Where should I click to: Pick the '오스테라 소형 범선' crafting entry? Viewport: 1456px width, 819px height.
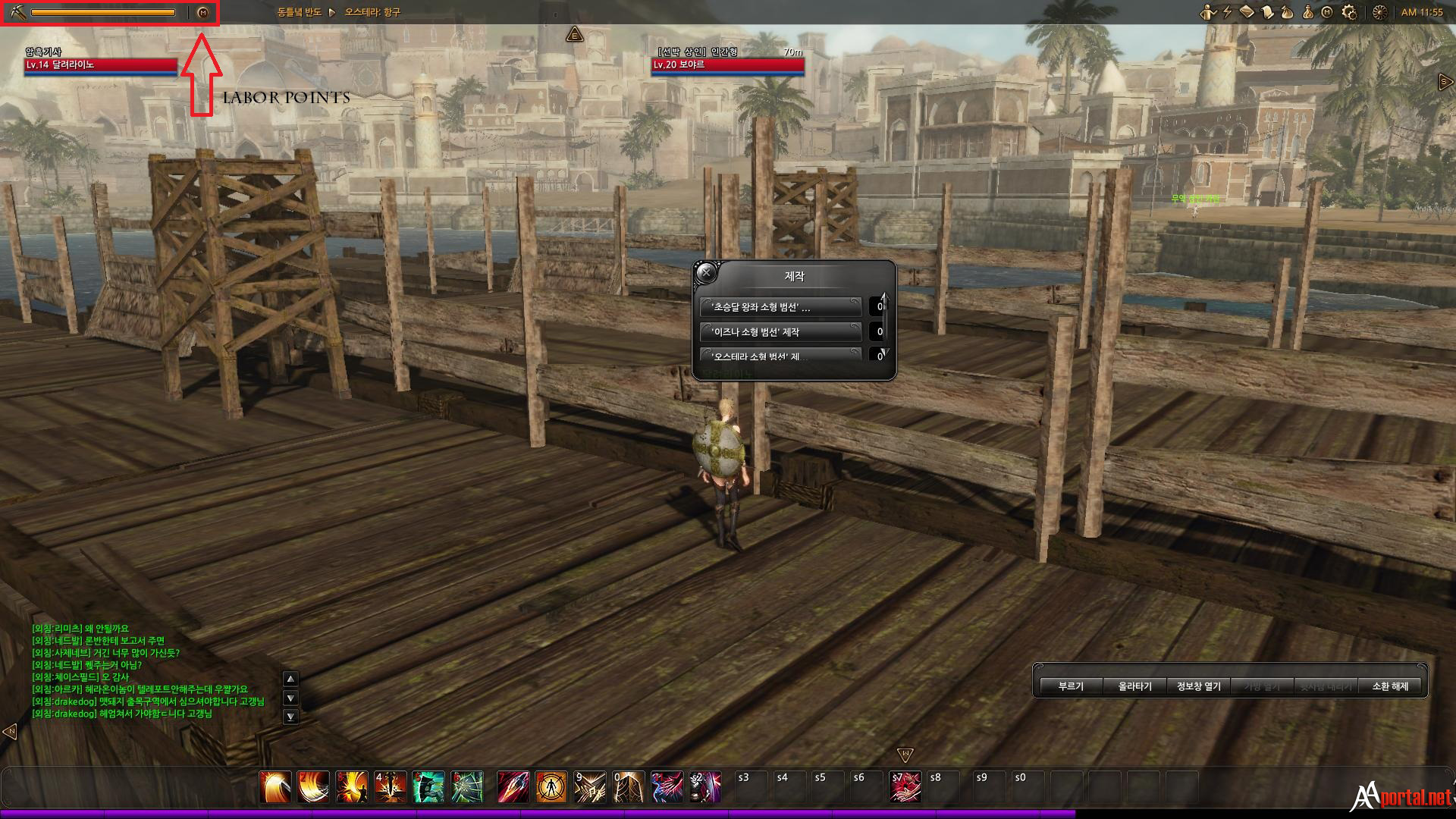(781, 355)
